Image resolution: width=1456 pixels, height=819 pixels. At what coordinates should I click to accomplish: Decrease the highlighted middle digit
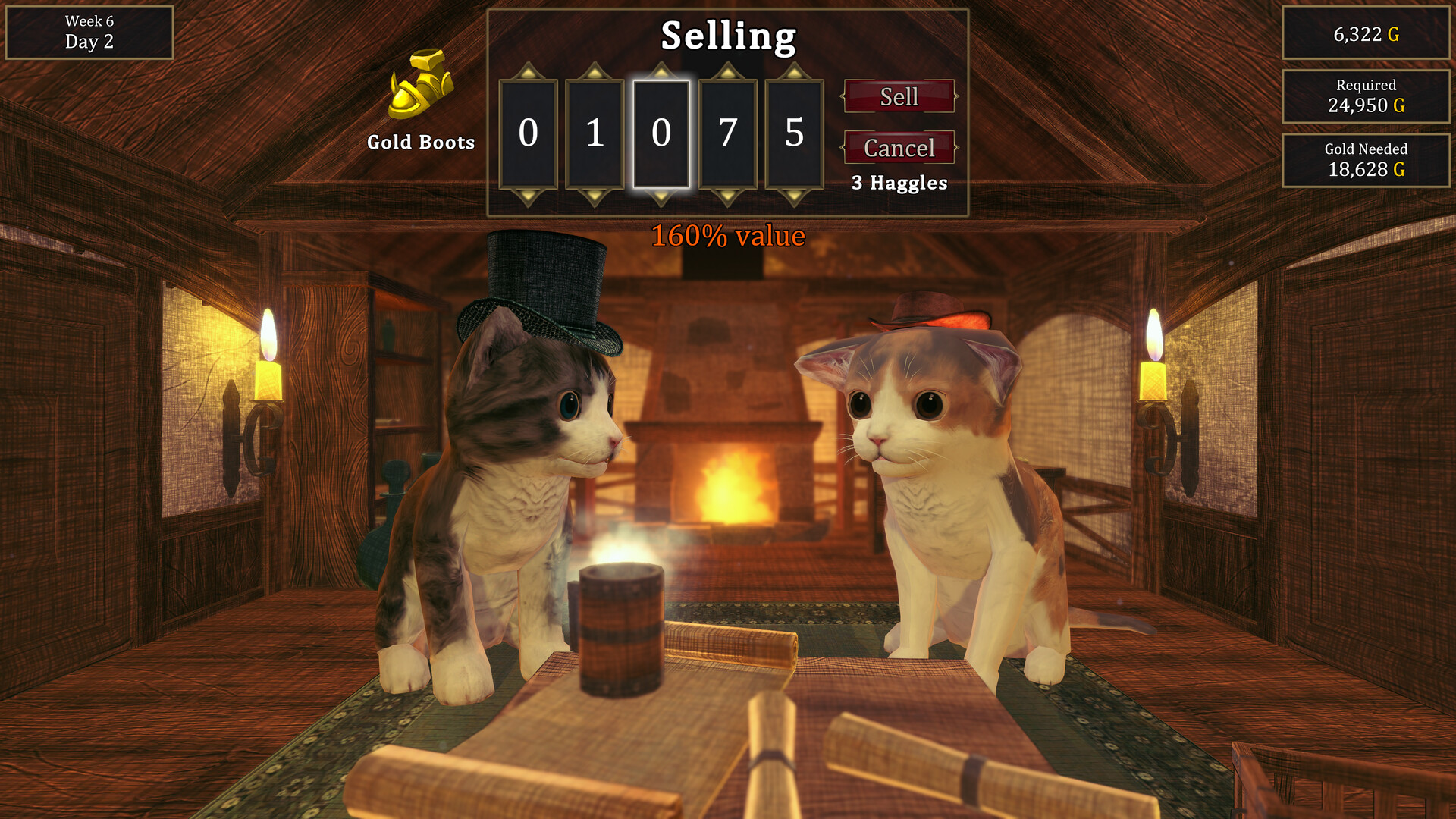tap(661, 197)
